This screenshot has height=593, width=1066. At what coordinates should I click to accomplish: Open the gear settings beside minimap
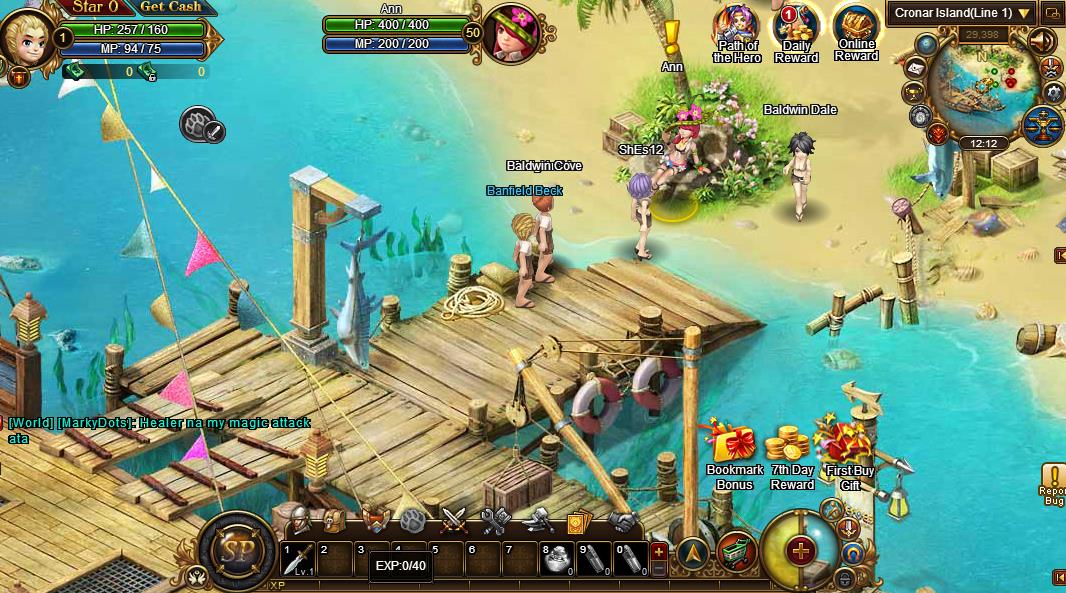coord(1053,93)
